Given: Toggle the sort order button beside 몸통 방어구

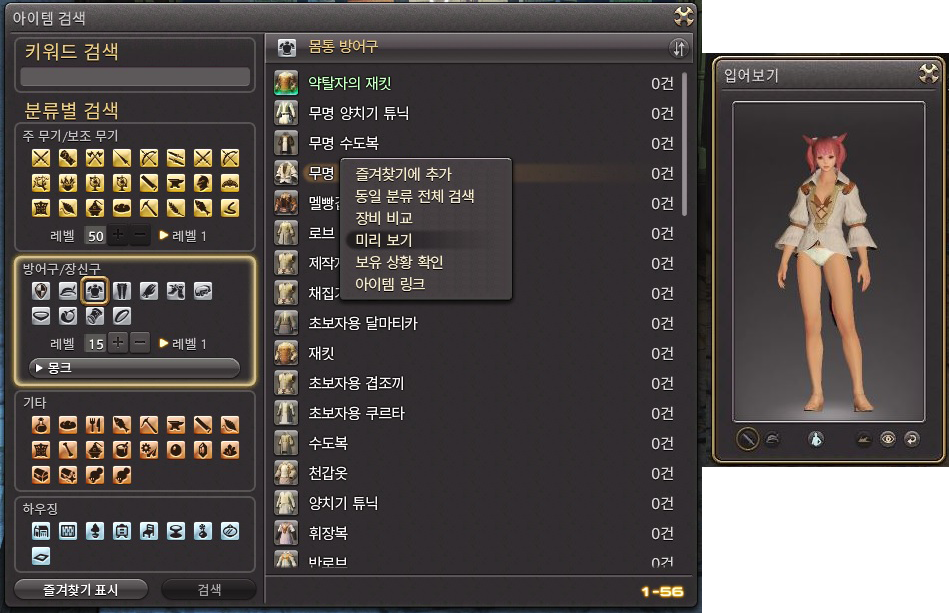Looking at the screenshot, I should 679,48.
